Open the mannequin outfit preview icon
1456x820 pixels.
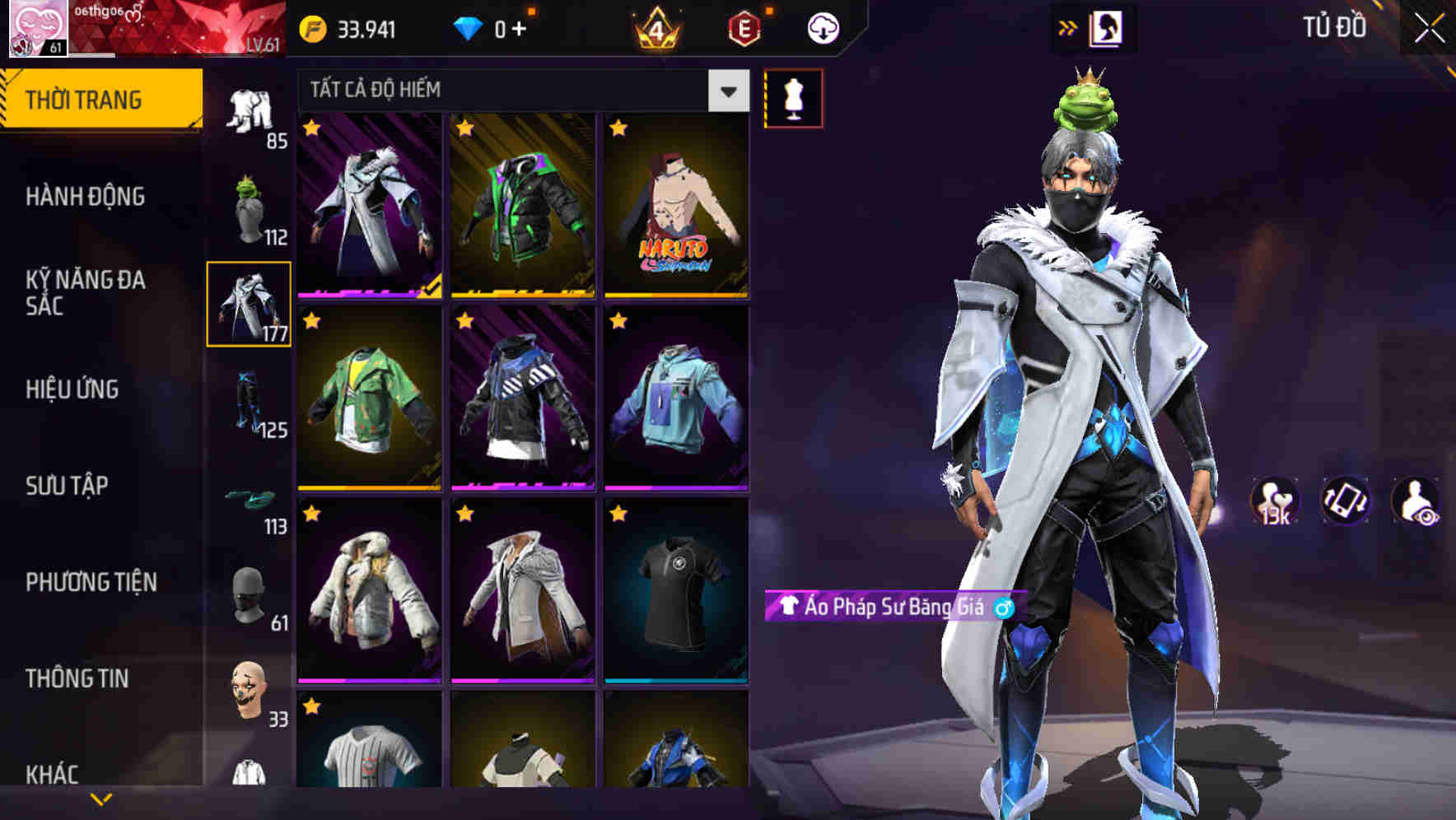pos(793,96)
